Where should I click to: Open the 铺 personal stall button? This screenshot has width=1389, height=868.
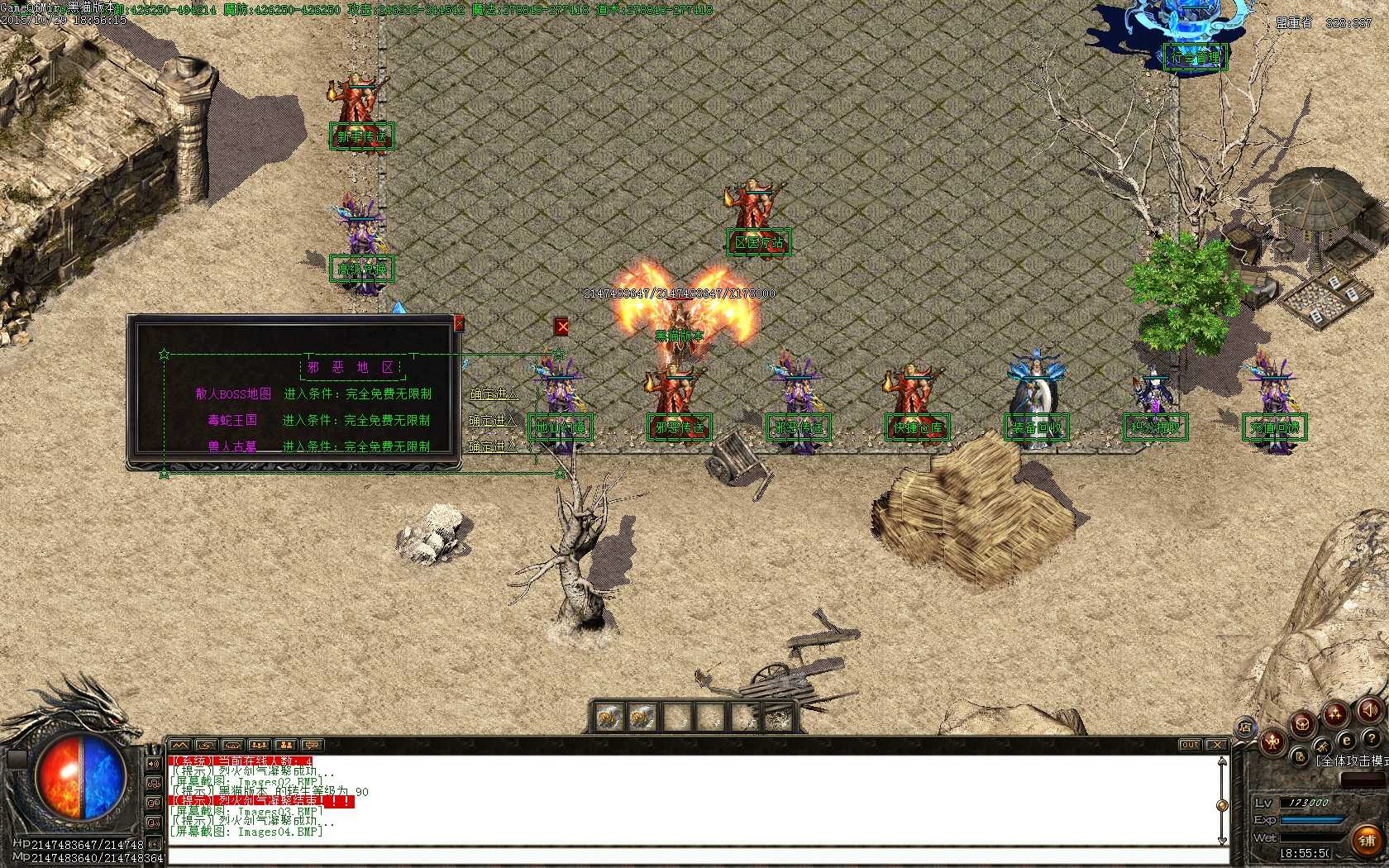1366,840
